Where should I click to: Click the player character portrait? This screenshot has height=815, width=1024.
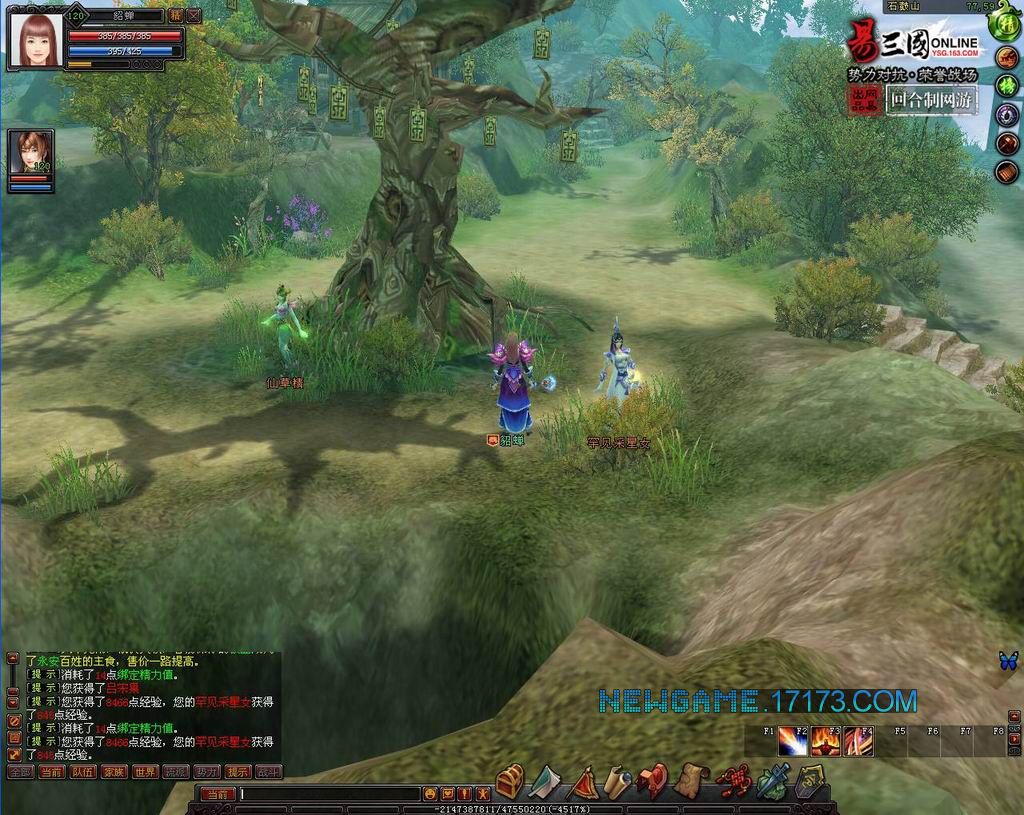pyautogui.click(x=34, y=40)
